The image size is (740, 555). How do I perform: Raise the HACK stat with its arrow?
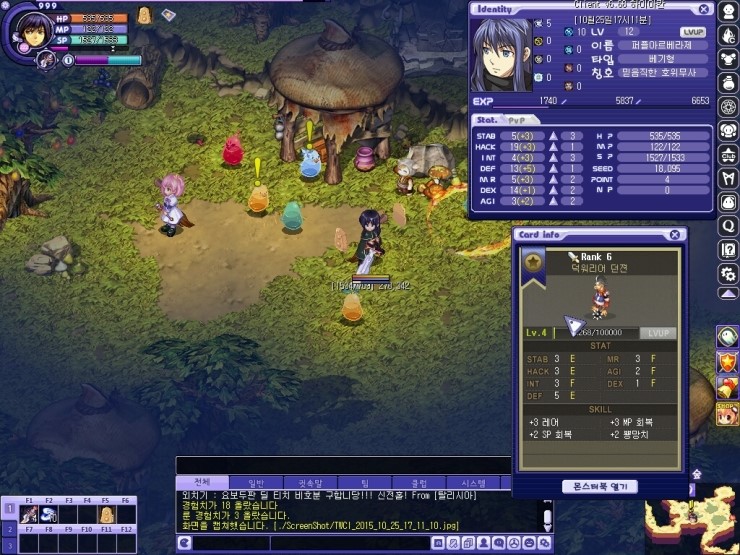(x=551, y=146)
